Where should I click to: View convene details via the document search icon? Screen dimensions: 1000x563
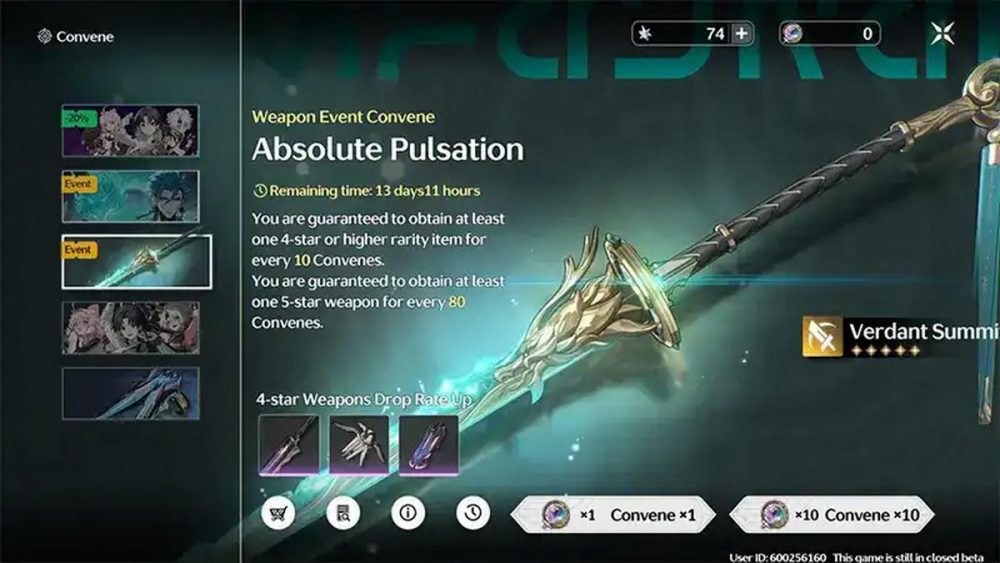(x=343, y=514)
